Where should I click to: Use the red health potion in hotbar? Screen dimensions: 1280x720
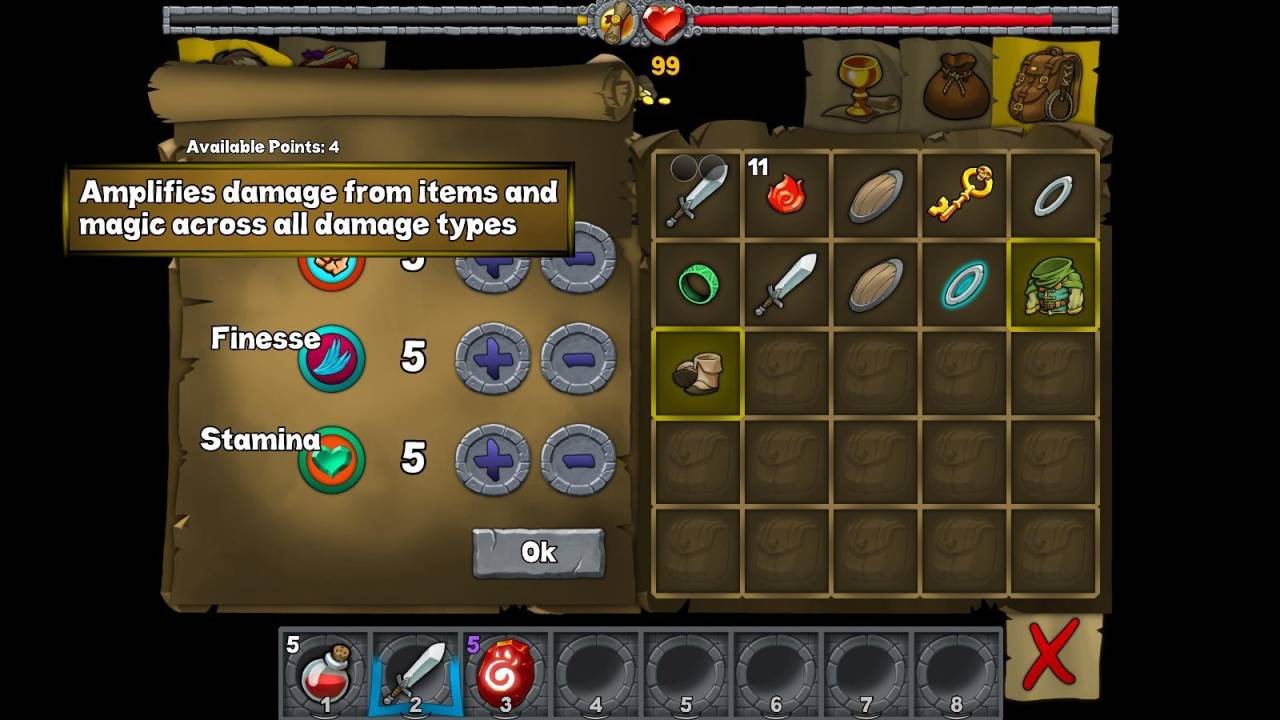tap(325, 672)
